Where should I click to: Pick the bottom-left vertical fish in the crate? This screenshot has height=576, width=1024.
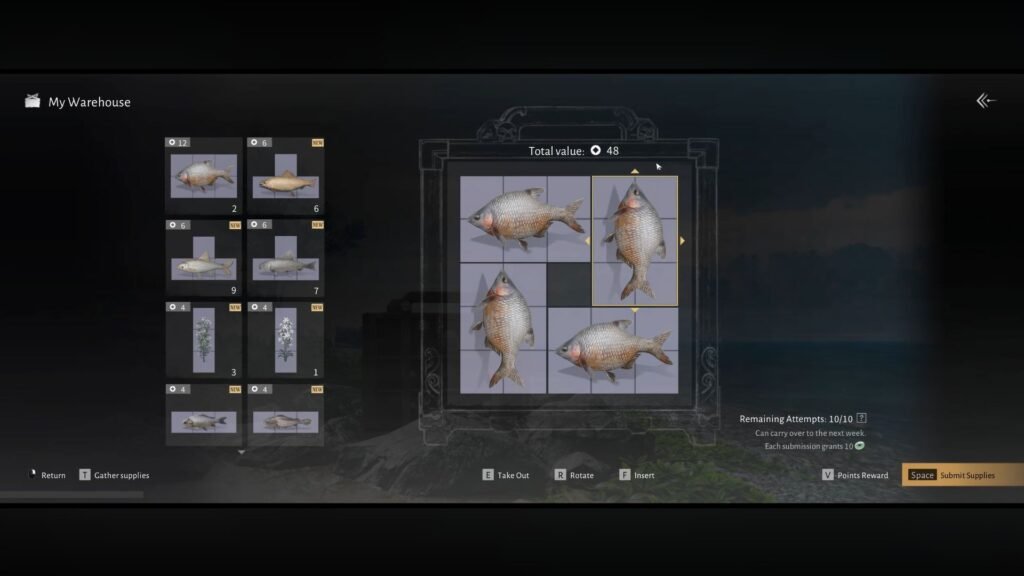click(x=503, y=328)
